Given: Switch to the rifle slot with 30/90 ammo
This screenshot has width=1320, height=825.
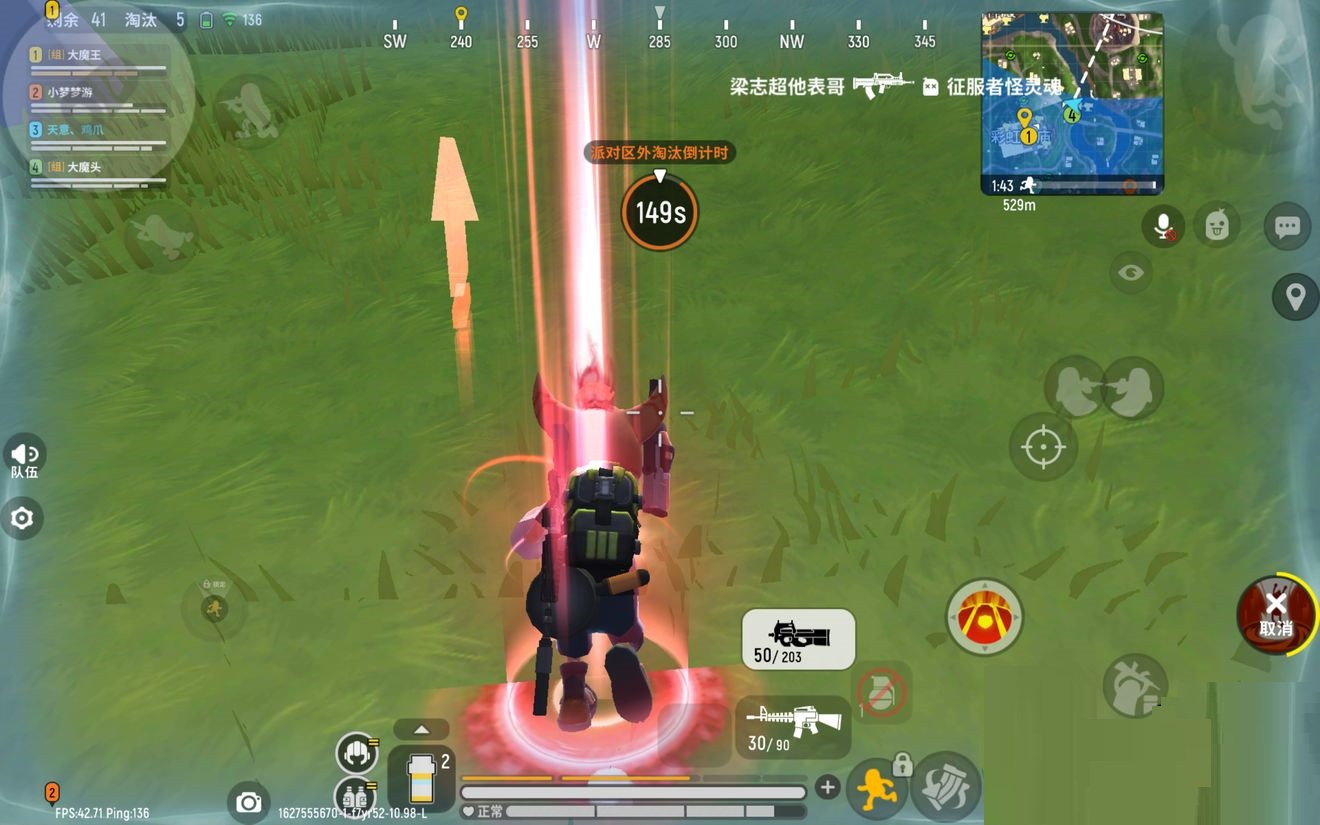Looking at the screenshot, I should click(794, 727).
